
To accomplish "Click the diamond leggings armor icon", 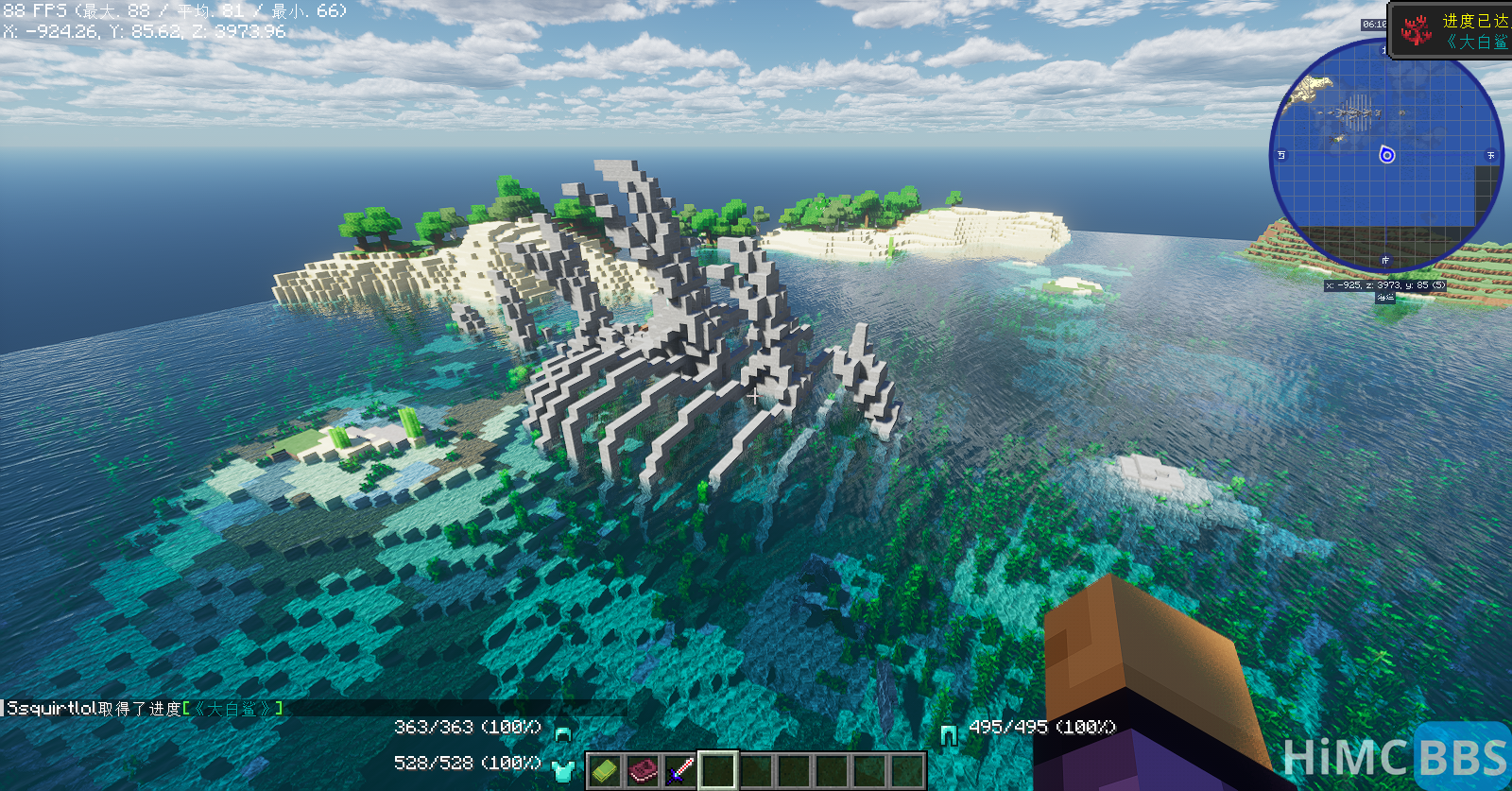I will tap(949, 734).
